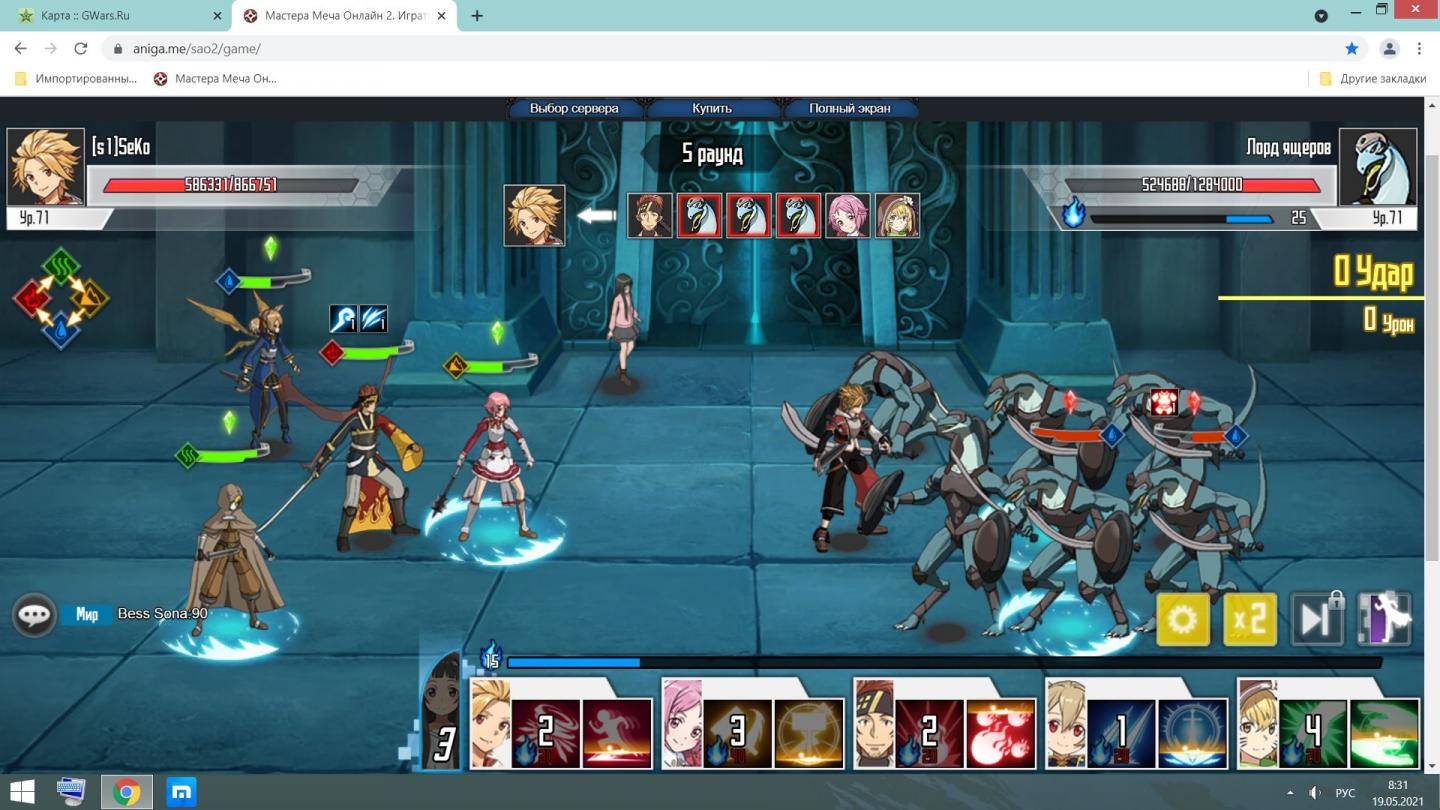The height and width of the screenshot is (810, 1440).
Task: Use the cat-eared girl's green claw skill
Action: tap(1384, 733)
